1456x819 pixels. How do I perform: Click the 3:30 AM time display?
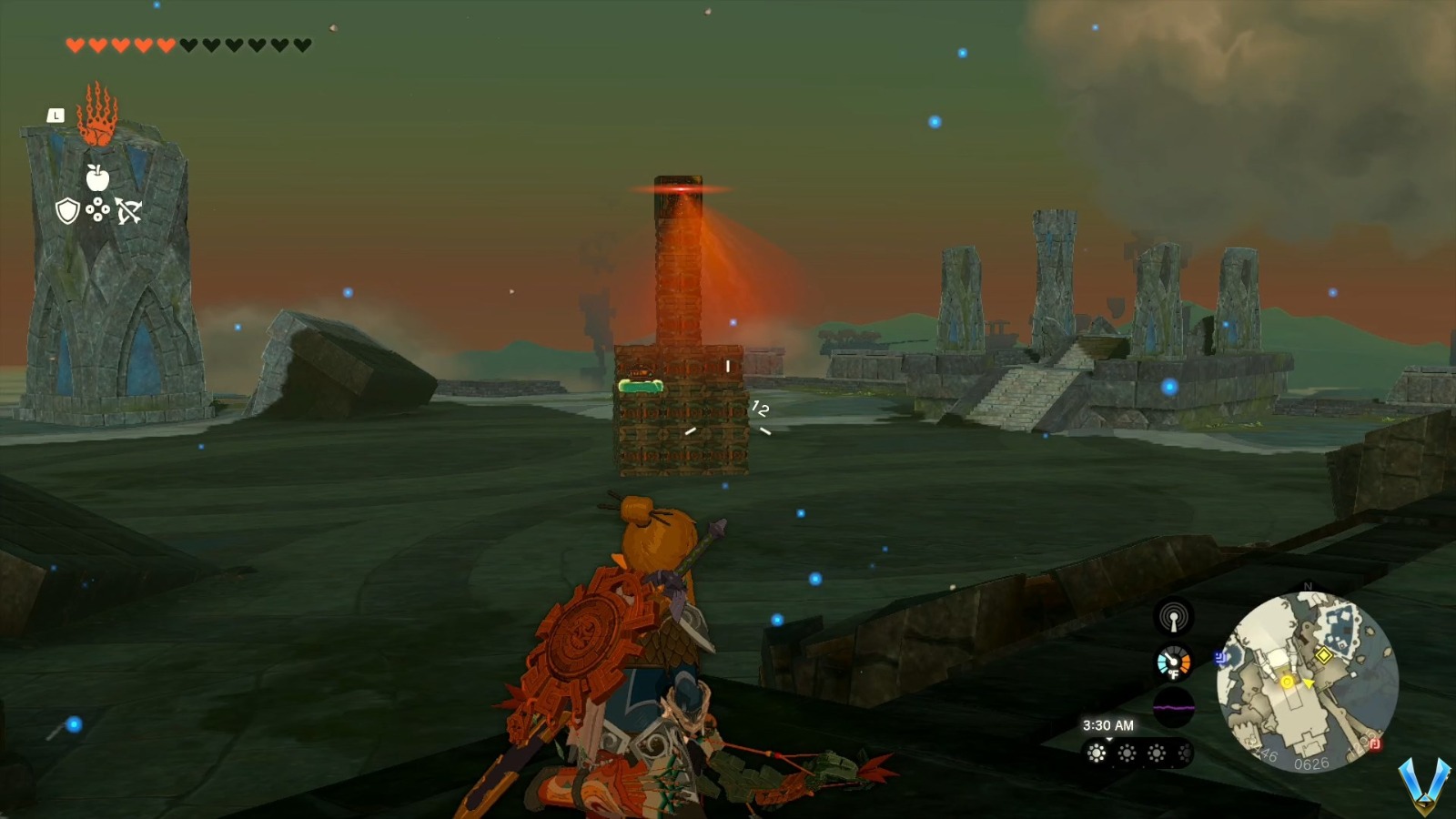(x=1107, y=725)
